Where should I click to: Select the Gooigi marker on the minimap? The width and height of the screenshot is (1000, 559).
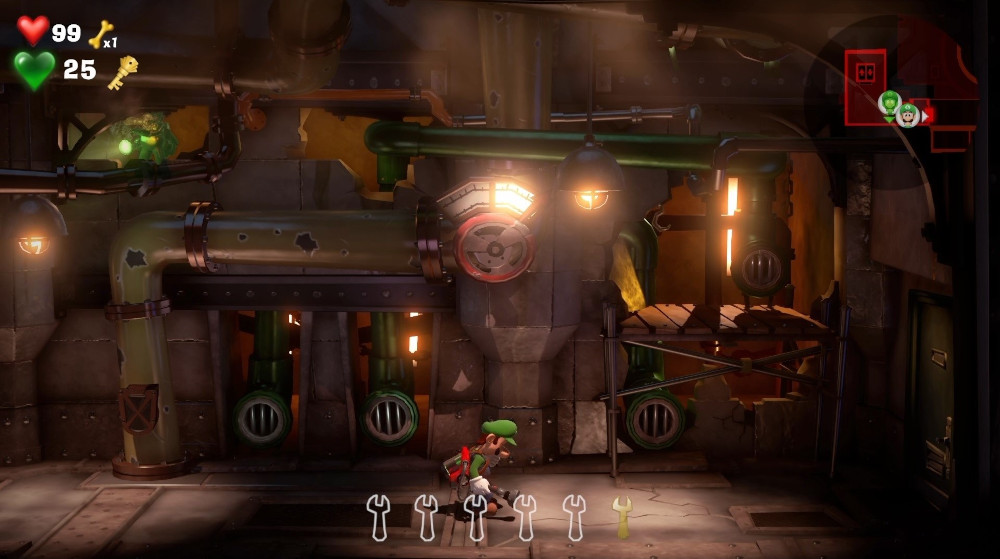pos(889,102)
